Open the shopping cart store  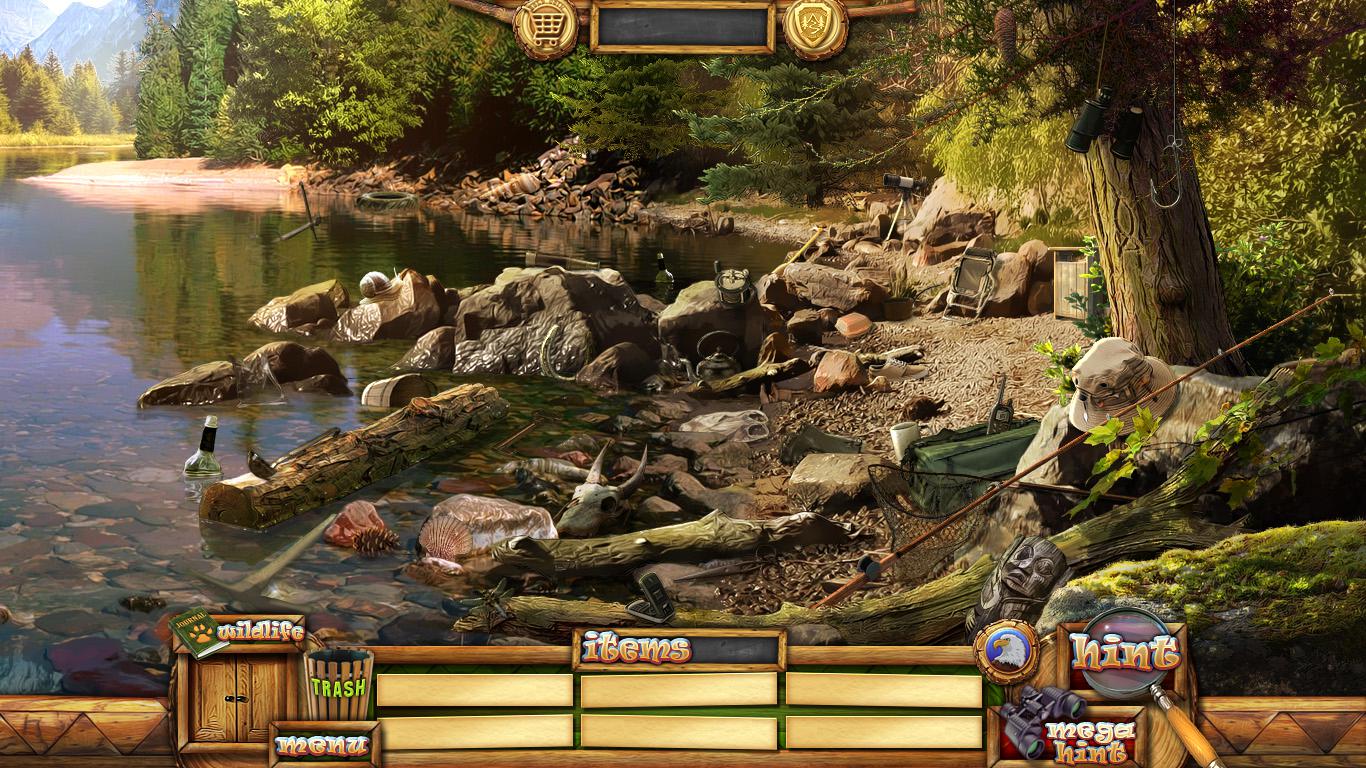pos(545,27)
